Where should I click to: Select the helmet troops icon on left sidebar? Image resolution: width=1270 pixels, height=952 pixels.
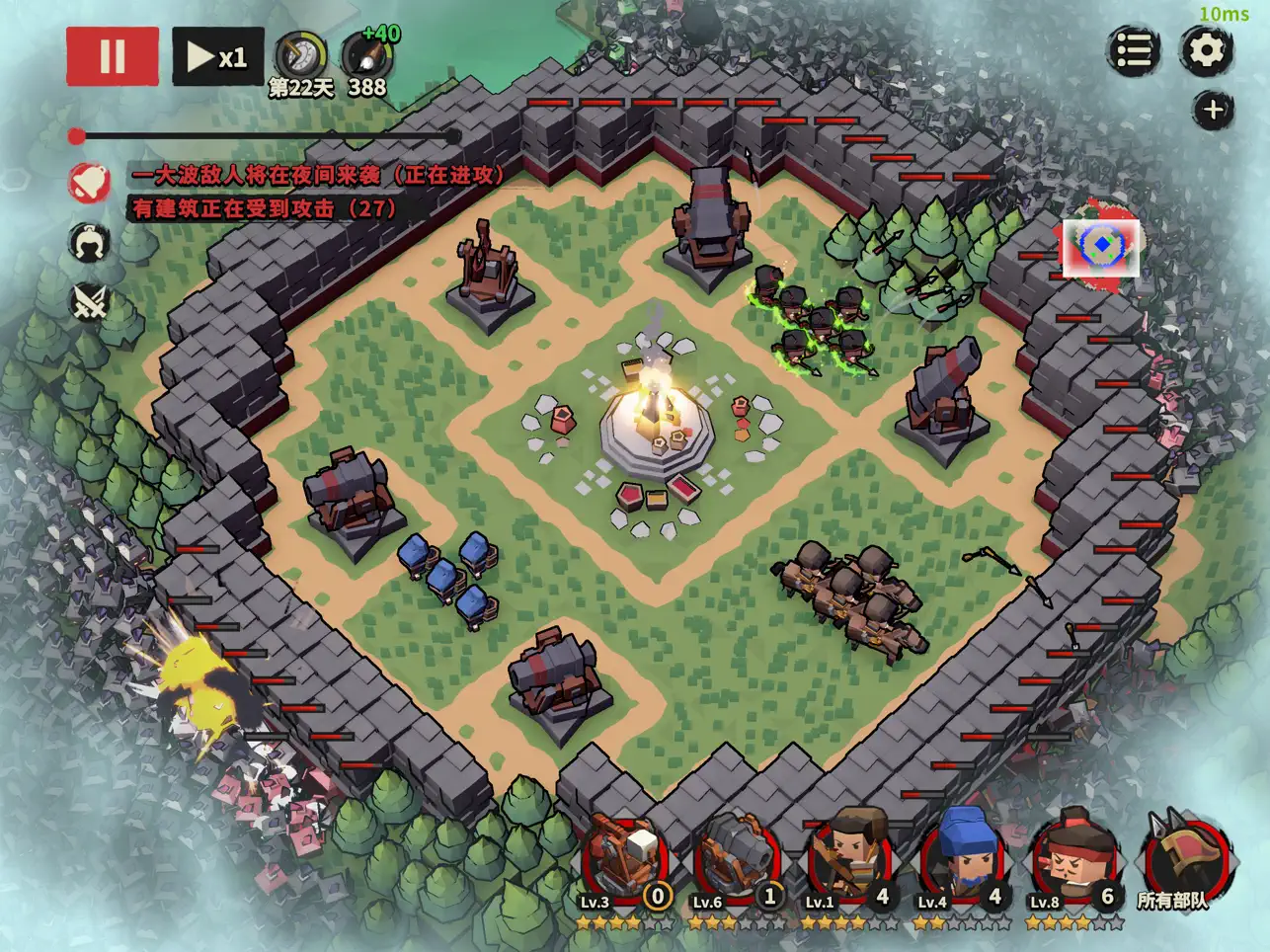tap(87, 244)
